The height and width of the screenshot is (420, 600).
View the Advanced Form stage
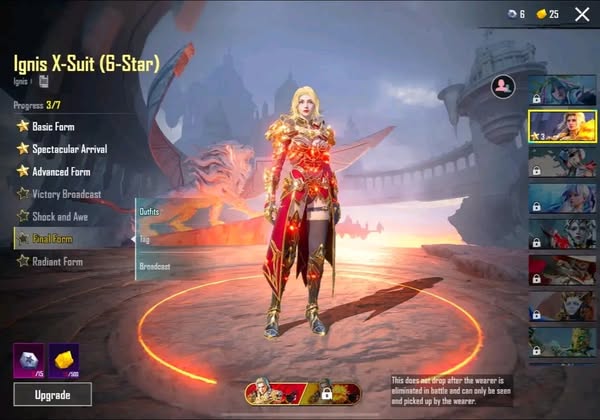pyautogui.click(x=60, y=171)
